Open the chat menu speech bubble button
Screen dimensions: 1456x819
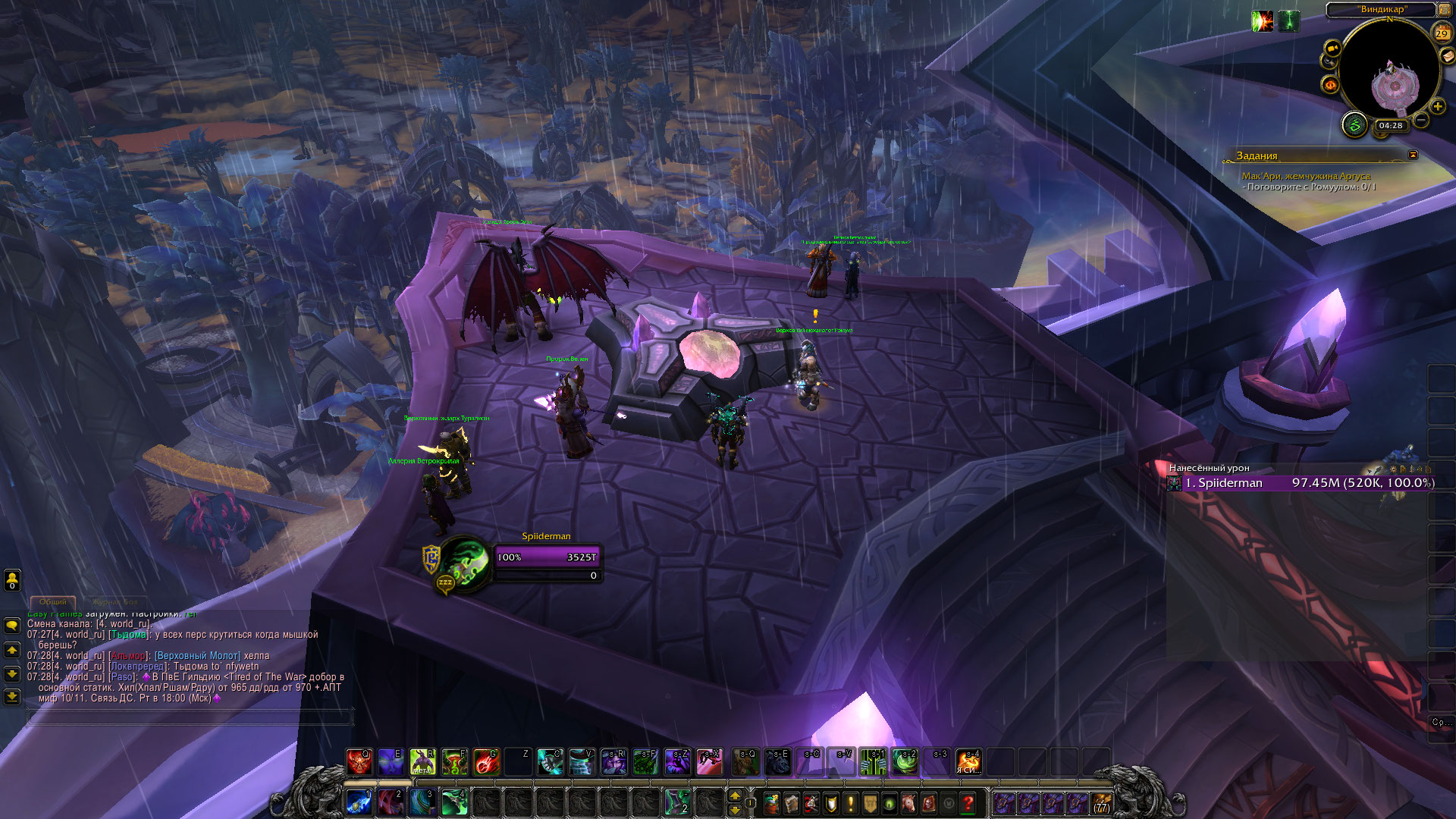click(12, 626)
